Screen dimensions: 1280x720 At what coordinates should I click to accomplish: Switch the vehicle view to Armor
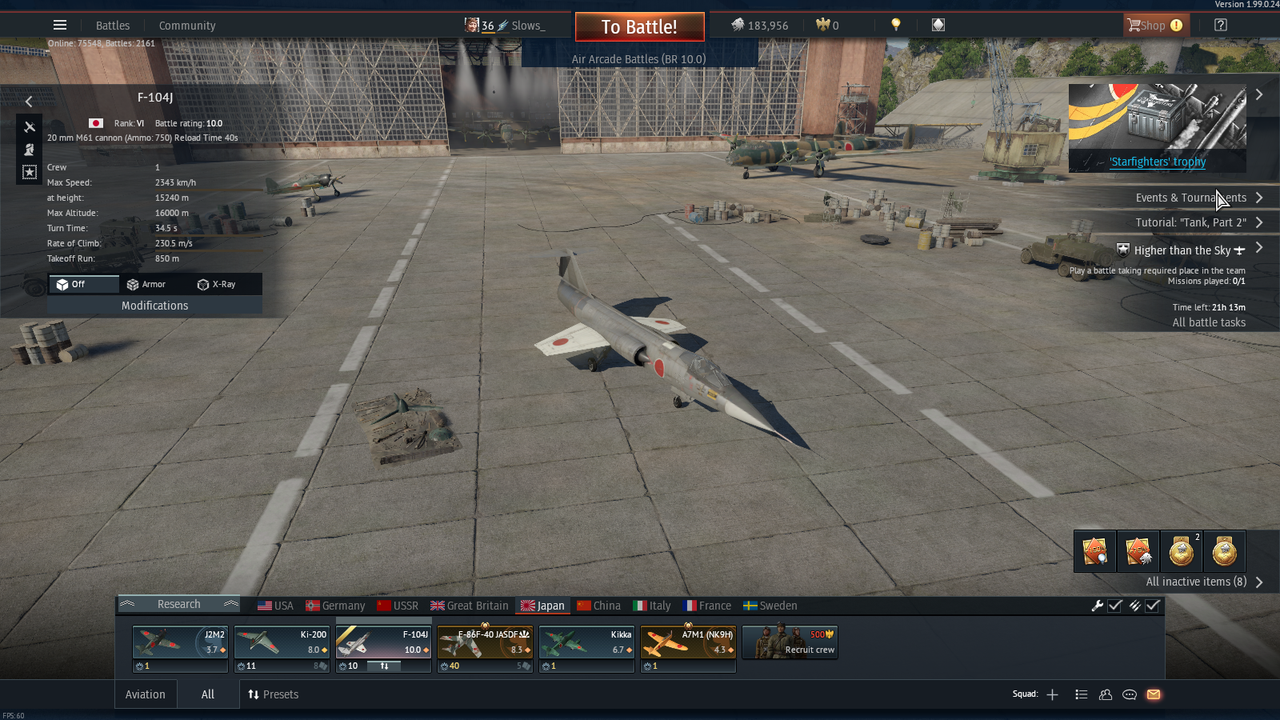coord(146,284)
